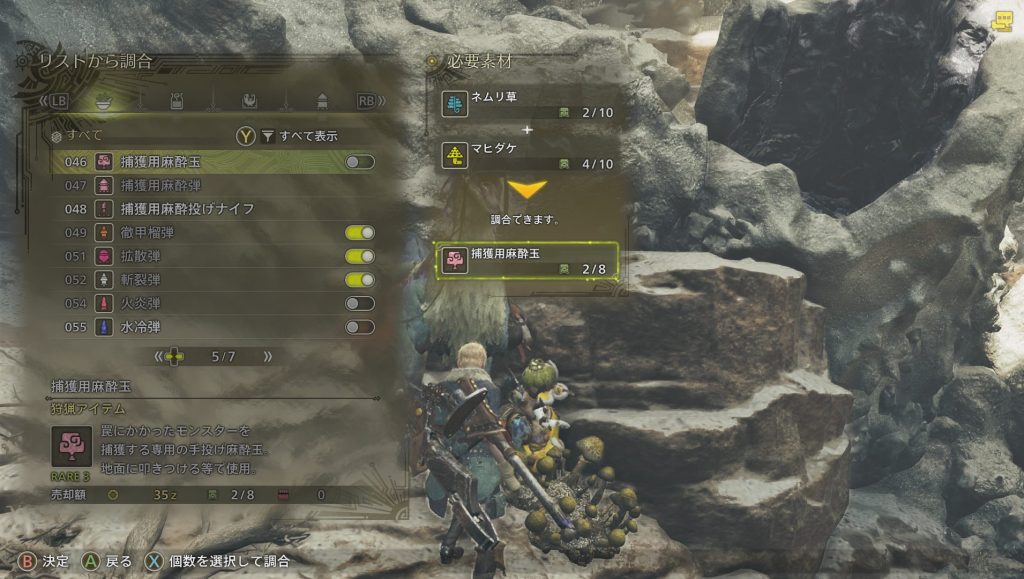This screenshot has height=579, width=1024.
Task: Toggle auto-craft for 捕獲用麻酔玉
Action: click(x=359, y=161)
